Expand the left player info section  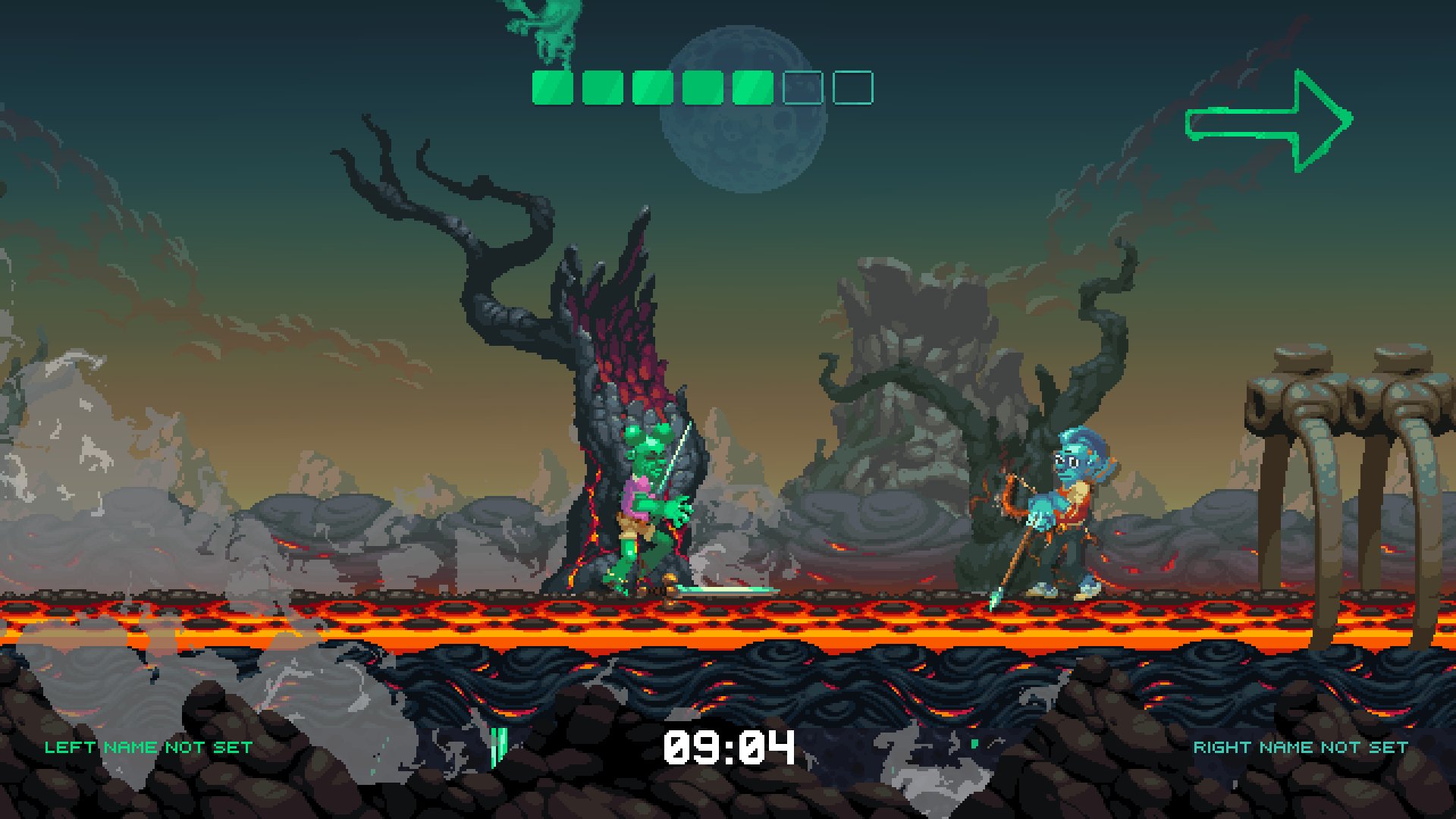[x=148, y=746]
